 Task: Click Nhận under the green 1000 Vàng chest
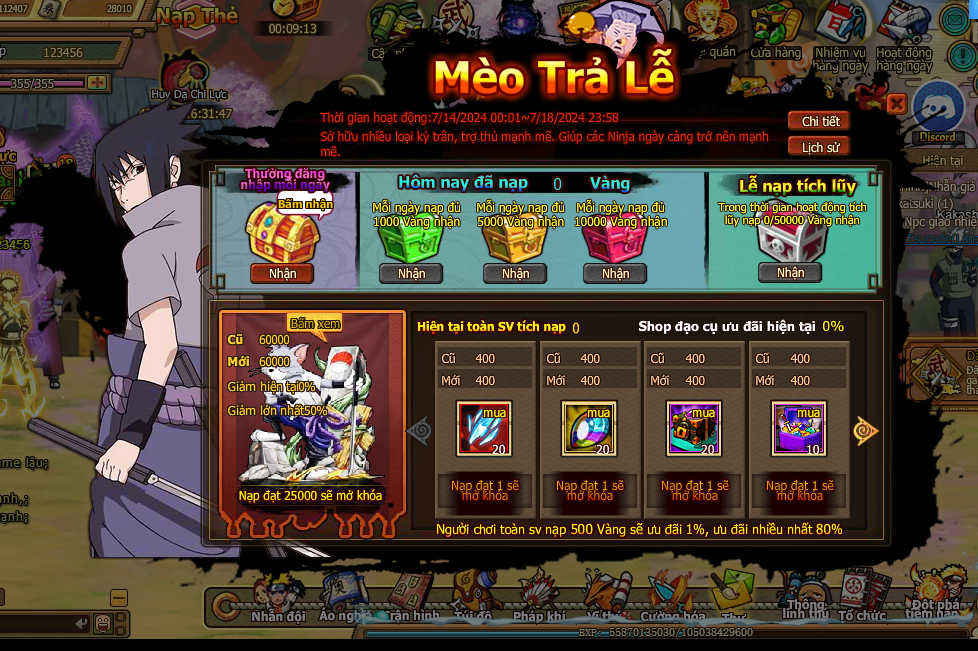tap(411, 273)
